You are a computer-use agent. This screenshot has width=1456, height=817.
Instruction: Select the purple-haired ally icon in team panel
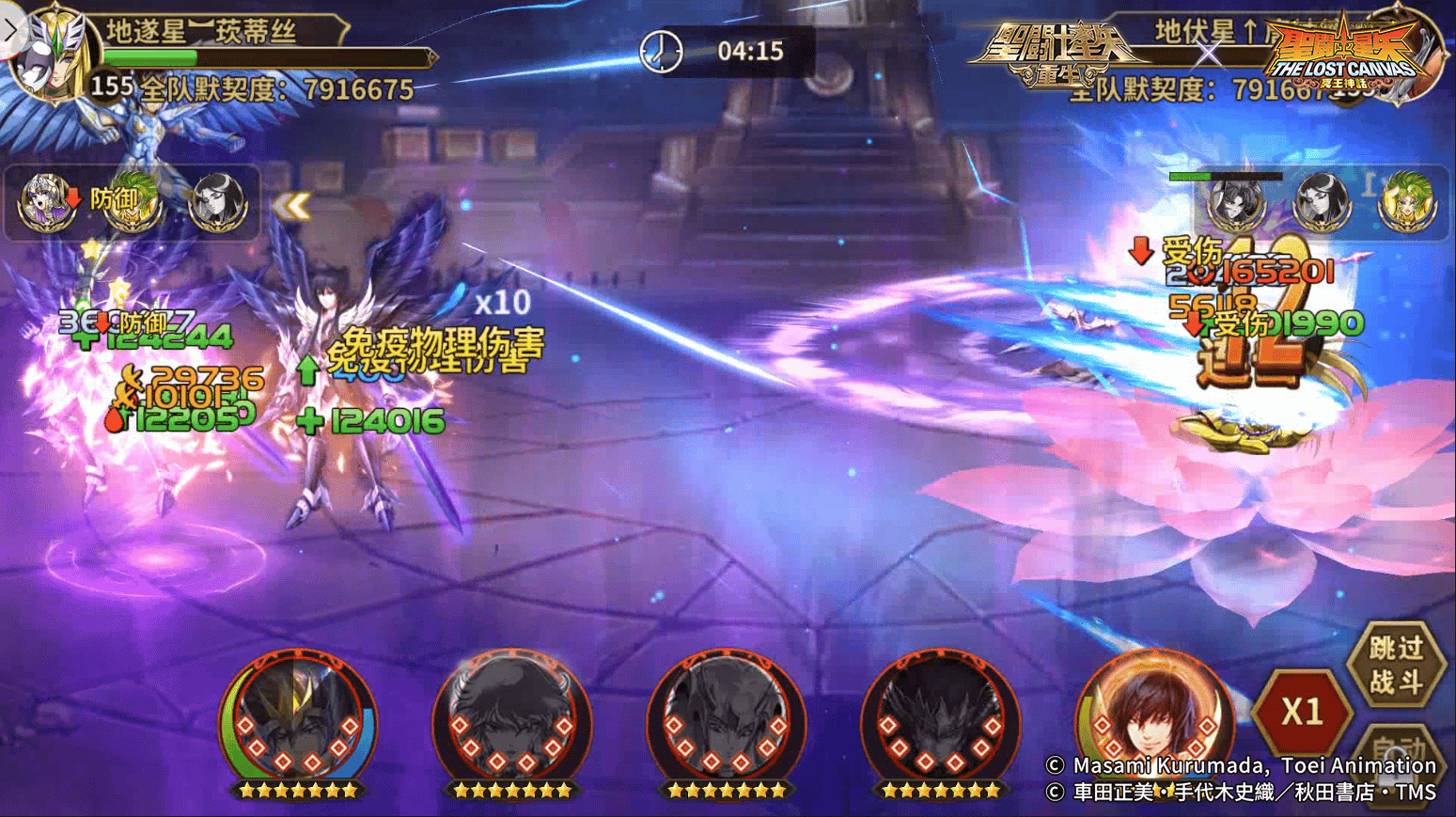(x=46, y=201)
